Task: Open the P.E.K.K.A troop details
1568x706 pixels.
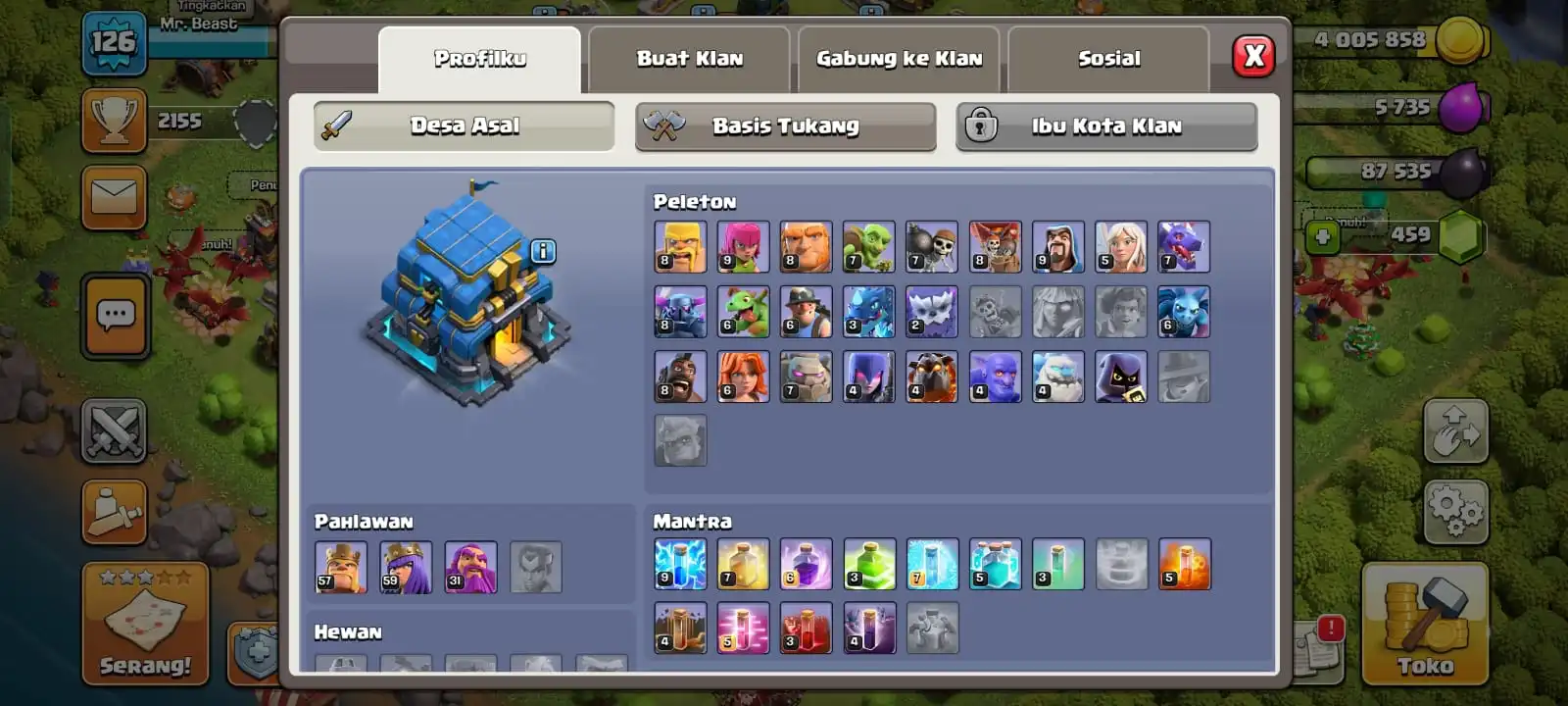Action: click(x=680, y=311)
